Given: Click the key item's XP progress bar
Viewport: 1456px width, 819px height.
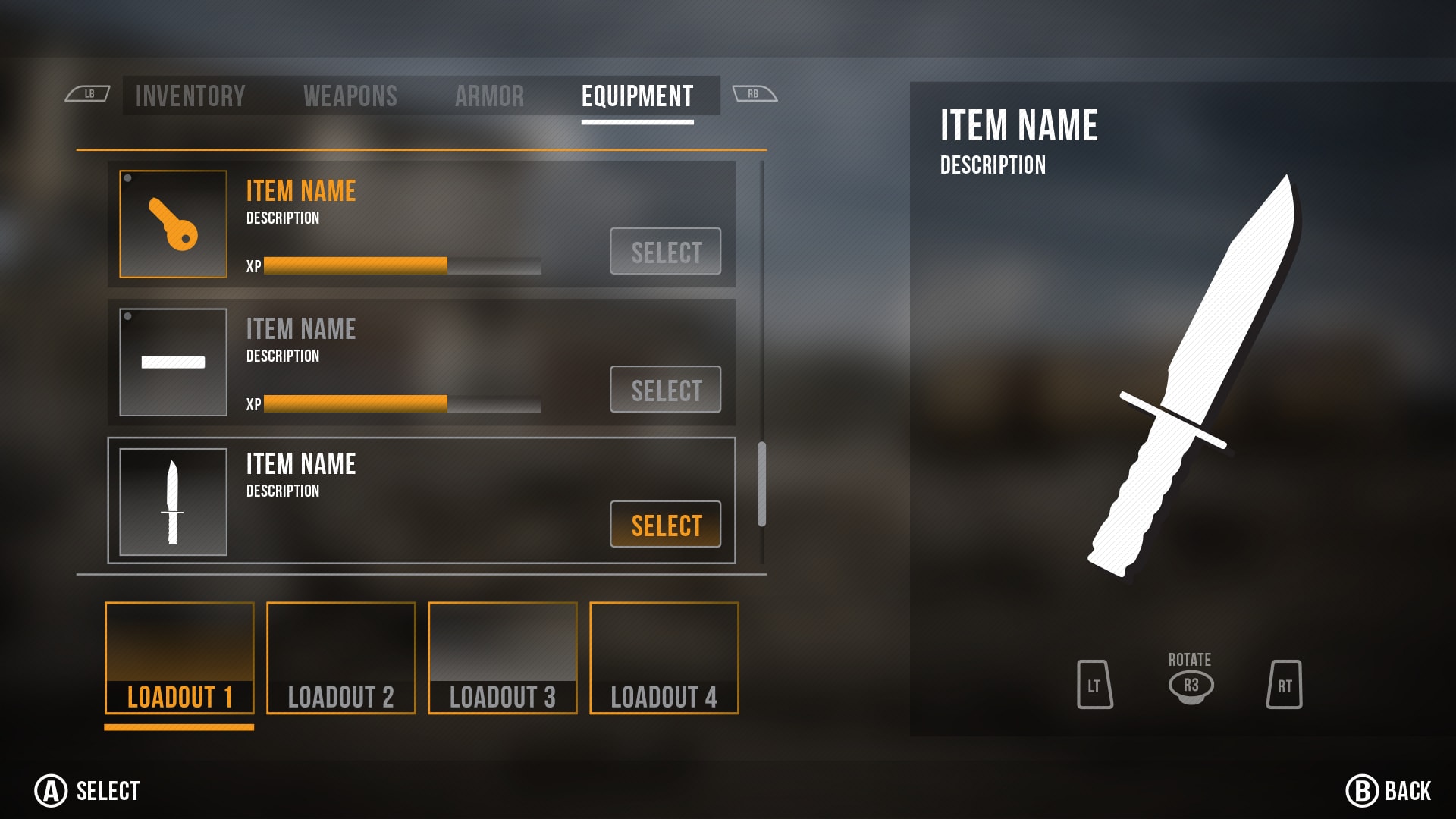Looking at the screenshot, I should tap(402, 266).
